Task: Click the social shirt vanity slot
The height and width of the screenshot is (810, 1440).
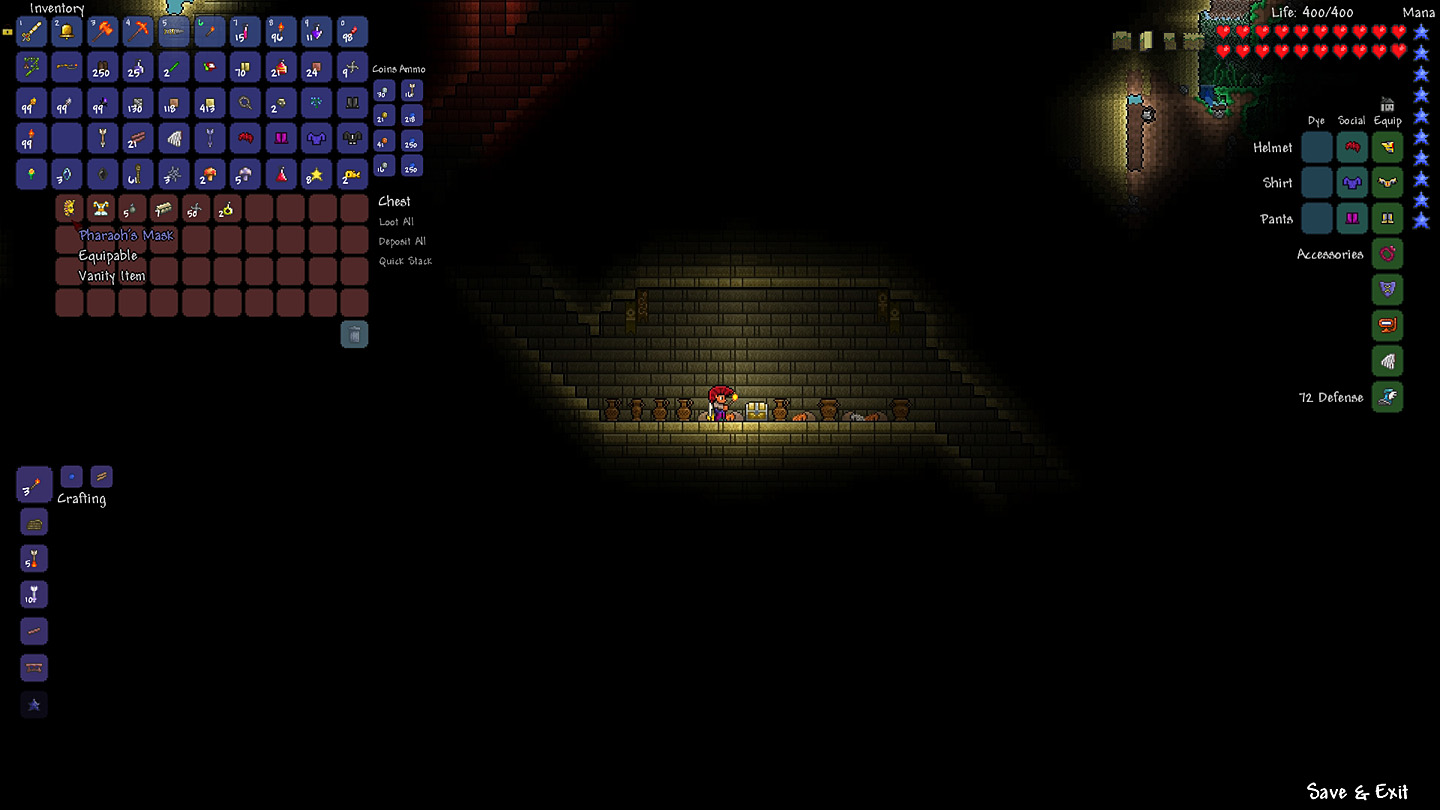Action: click(x=1352, y=183)
